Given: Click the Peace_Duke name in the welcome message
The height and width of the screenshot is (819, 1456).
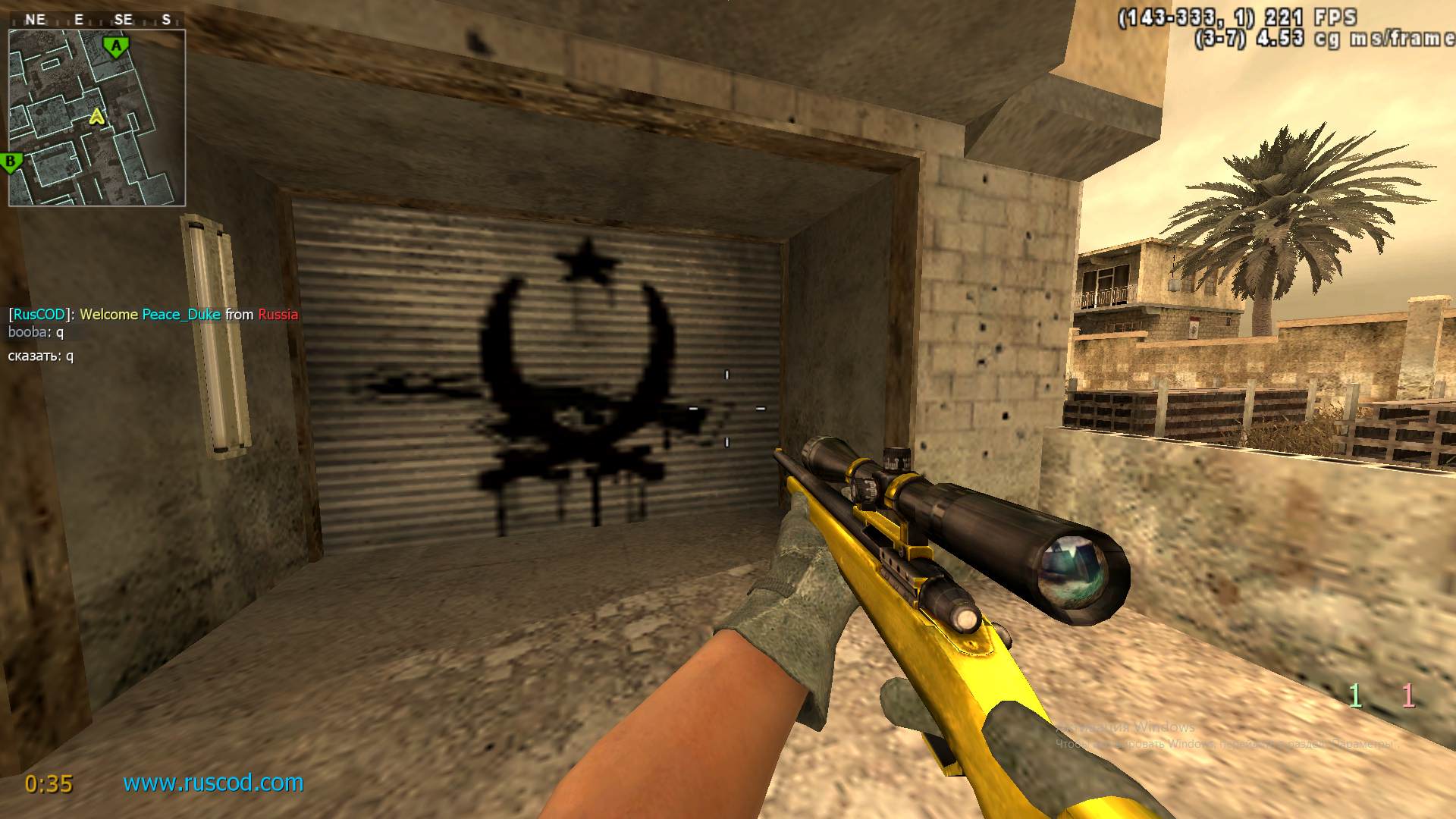Looking at the screenshot, I should pyautogui.click(x=180, y=314).
